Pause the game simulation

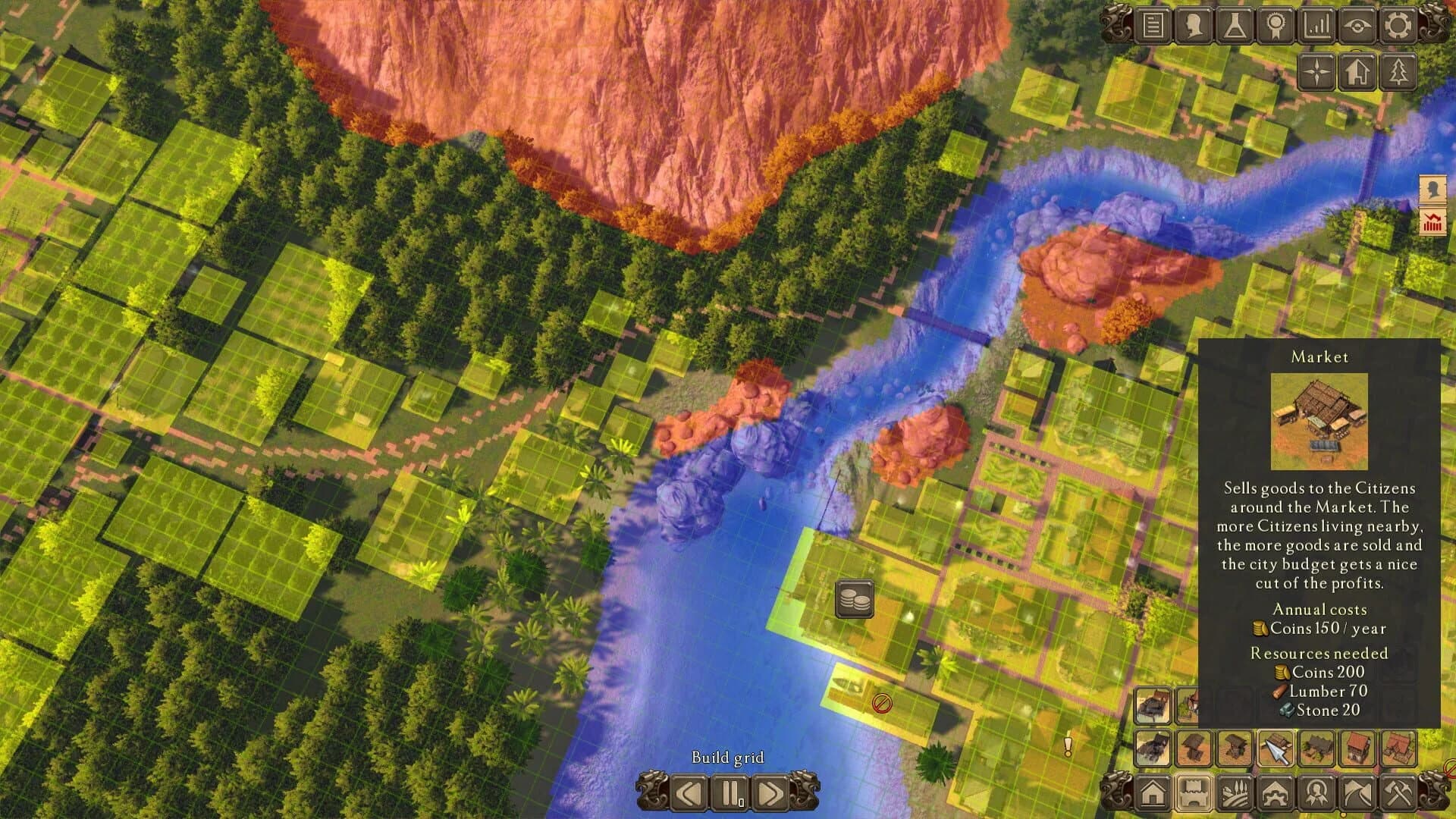[730, 793]
